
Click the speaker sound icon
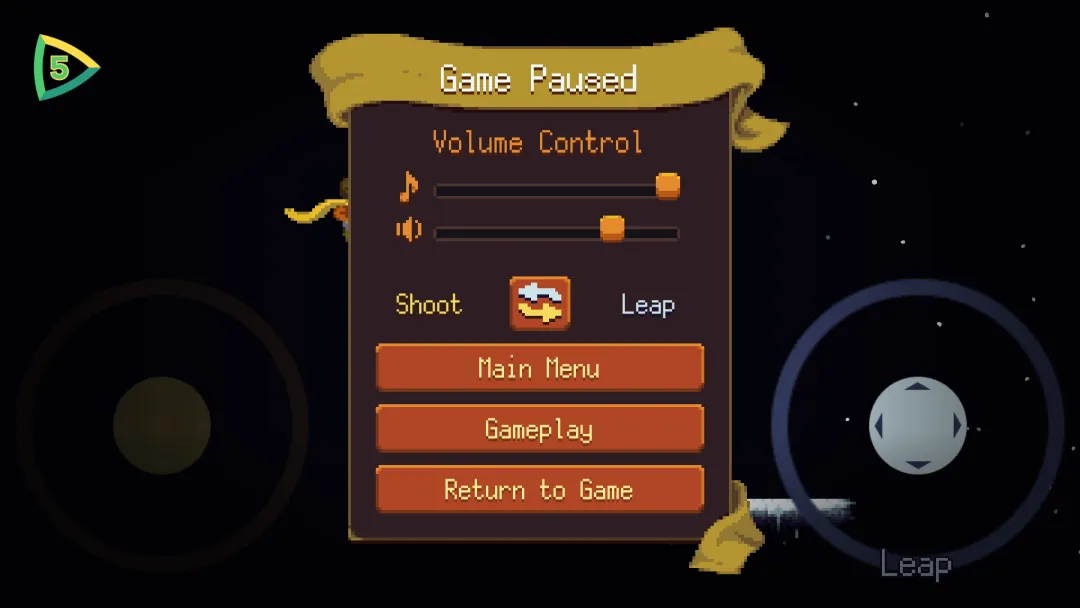(x=408, y=230)
